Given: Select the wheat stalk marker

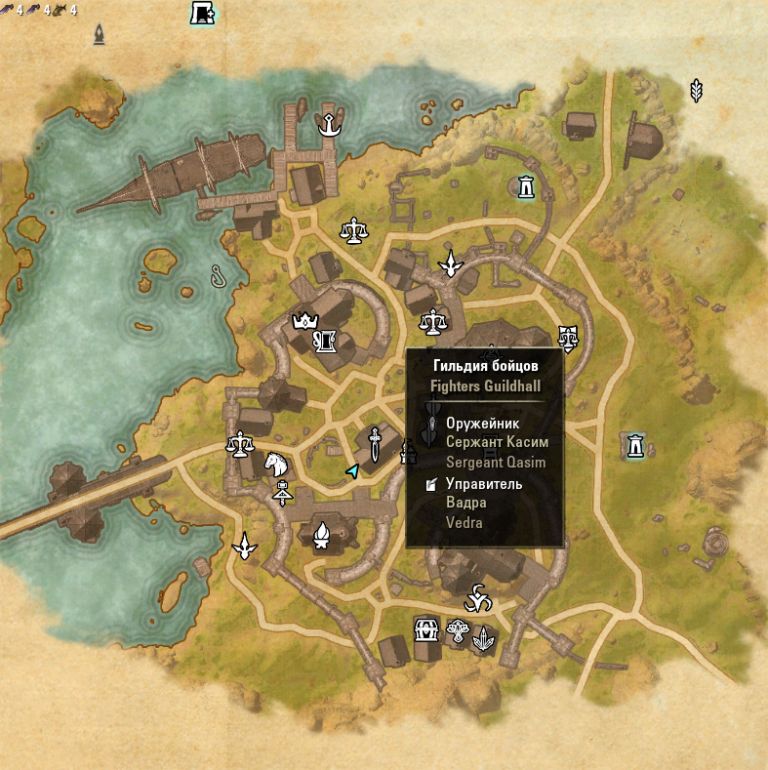Looking at the screenshot, I should pos(697,91).
